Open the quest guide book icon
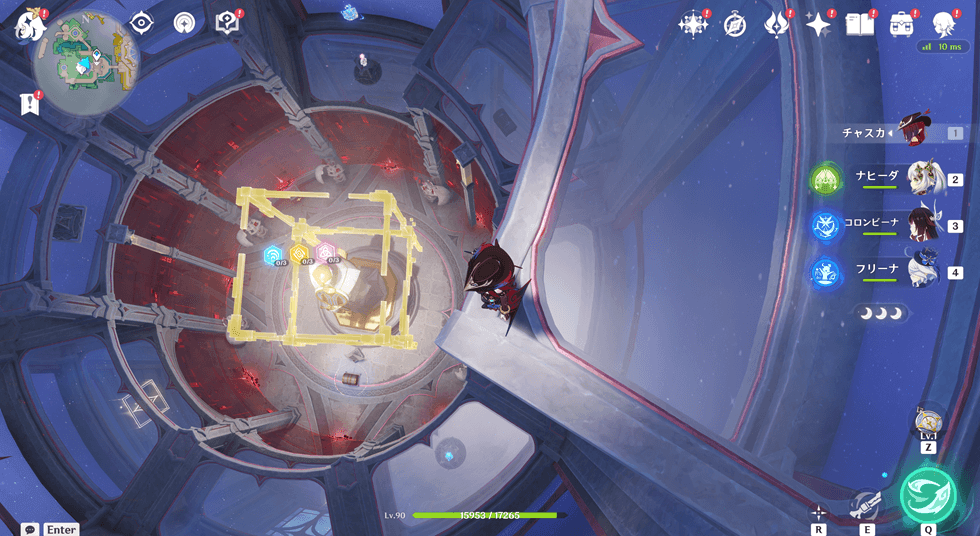The height and width of the screenshot is (536, 980). 227,22
